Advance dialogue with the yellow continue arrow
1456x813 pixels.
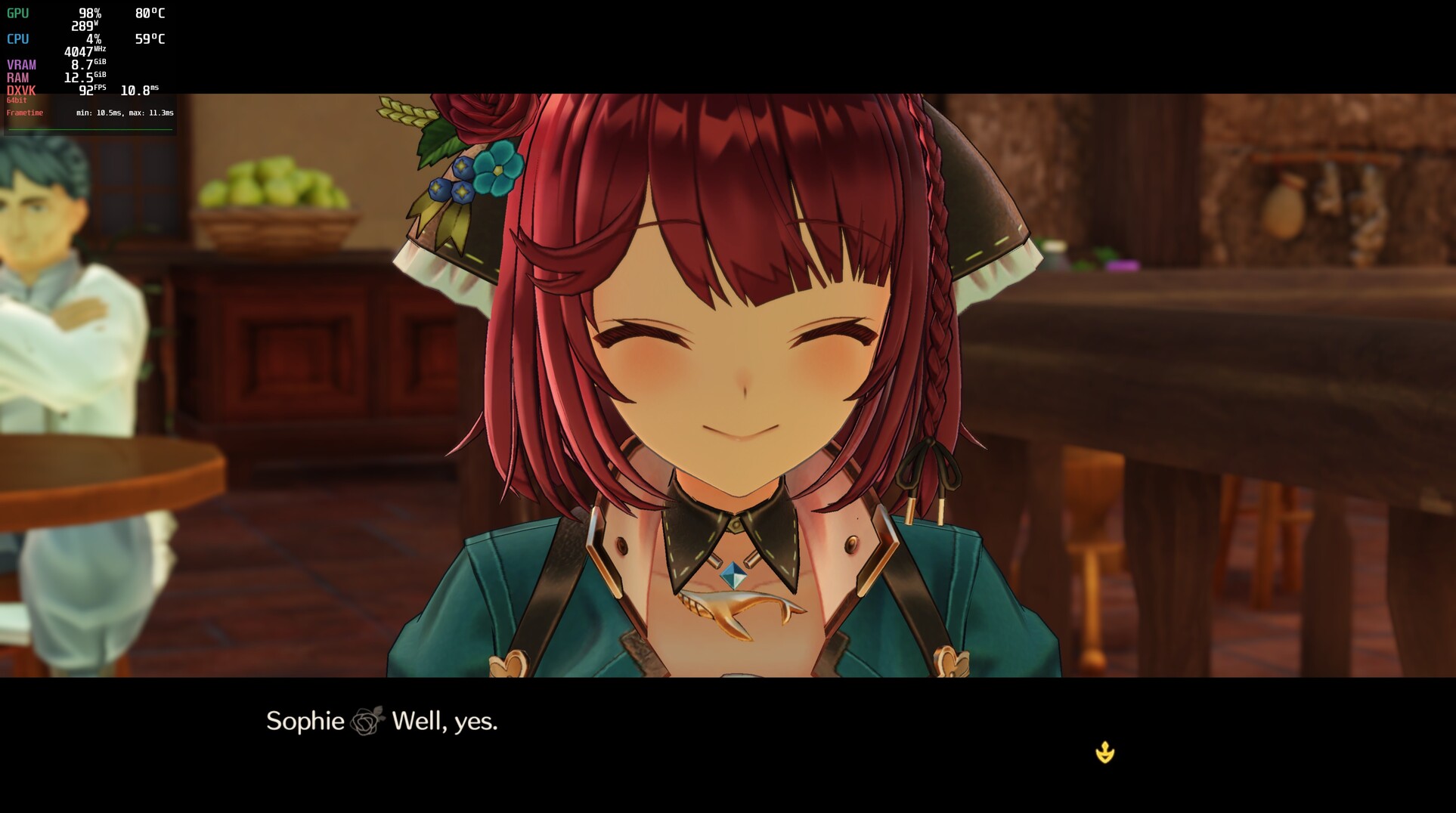click(x=1104, y=753)
